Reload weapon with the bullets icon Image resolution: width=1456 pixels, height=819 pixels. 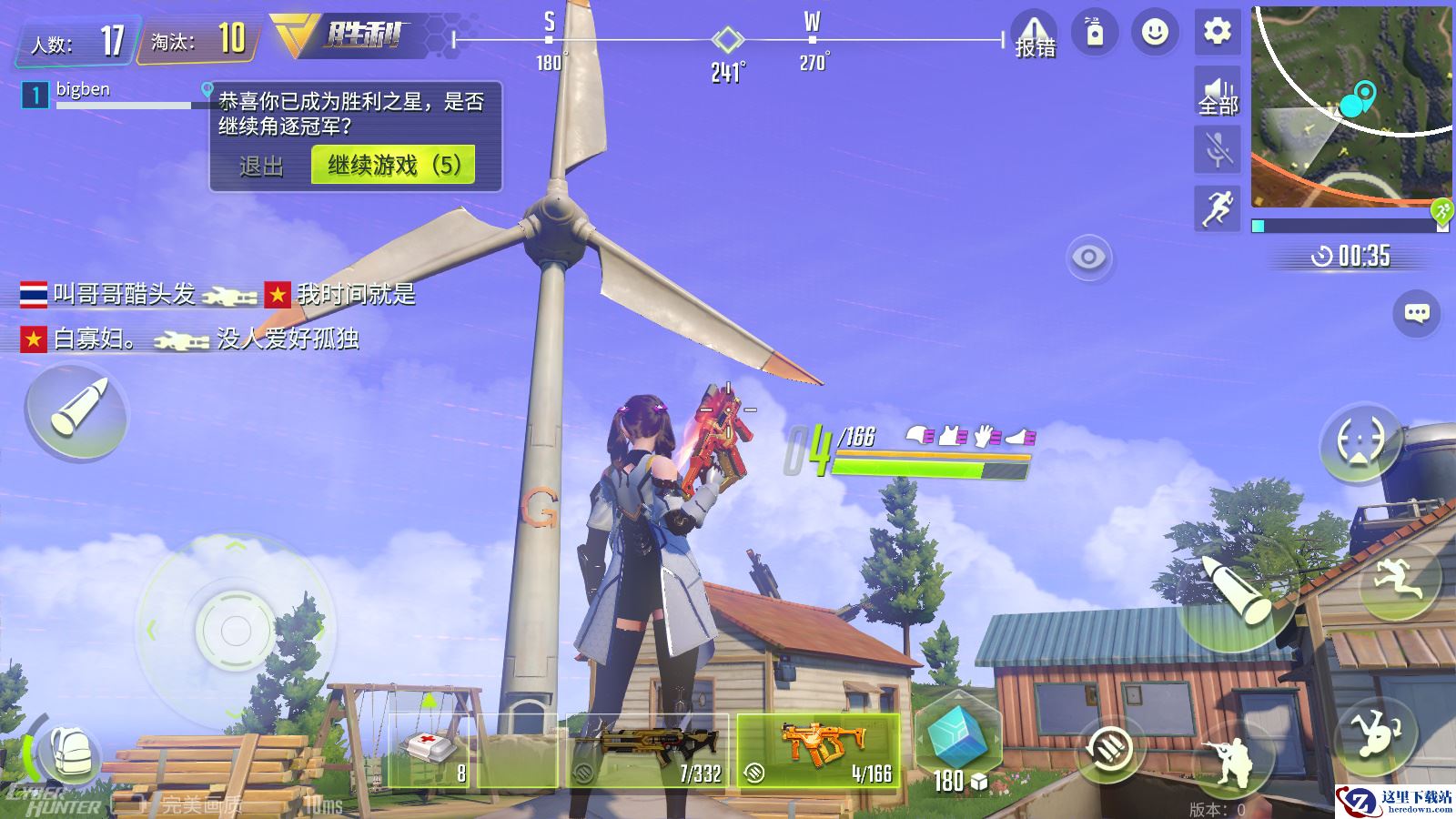coord(1107,750)
